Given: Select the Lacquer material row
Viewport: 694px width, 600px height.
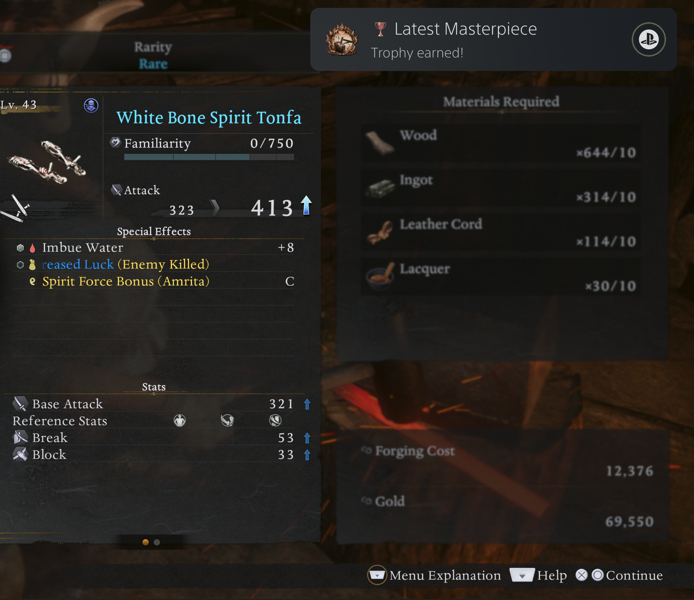Looking at the screenshot, I should coord(501,277).
